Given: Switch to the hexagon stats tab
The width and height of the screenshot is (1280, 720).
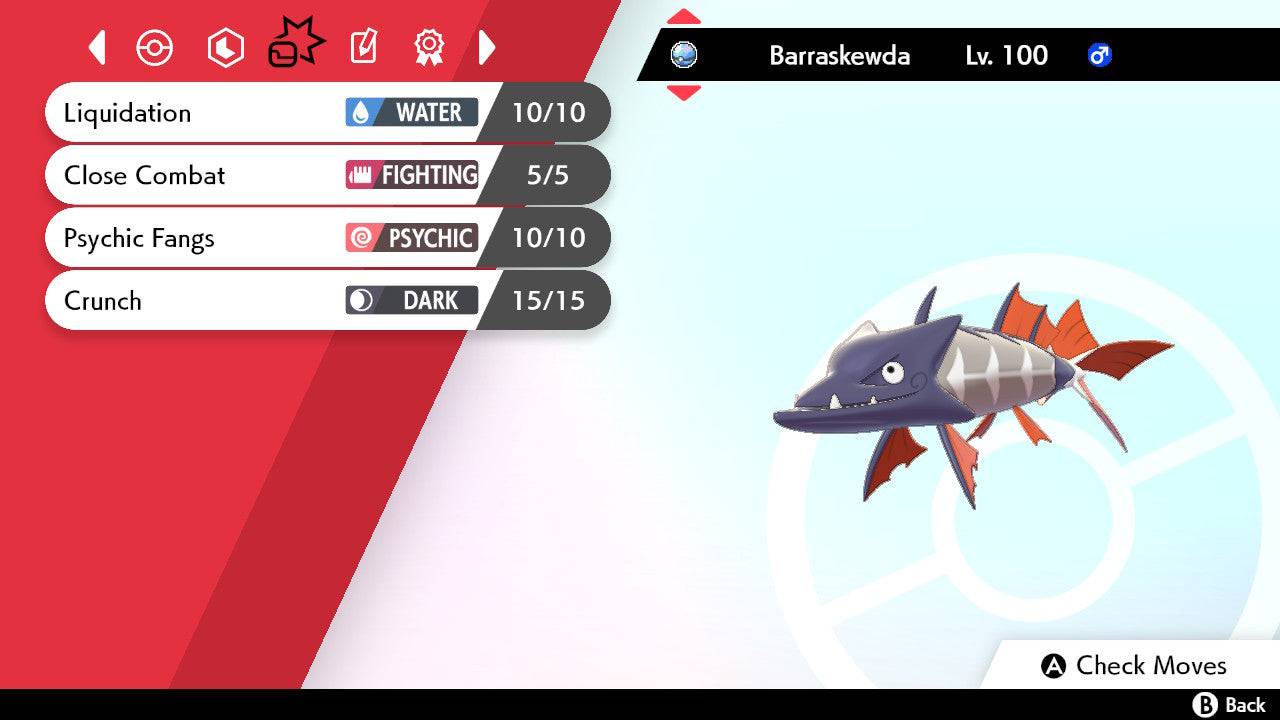Looking at the screenshot, I should 225,47.
